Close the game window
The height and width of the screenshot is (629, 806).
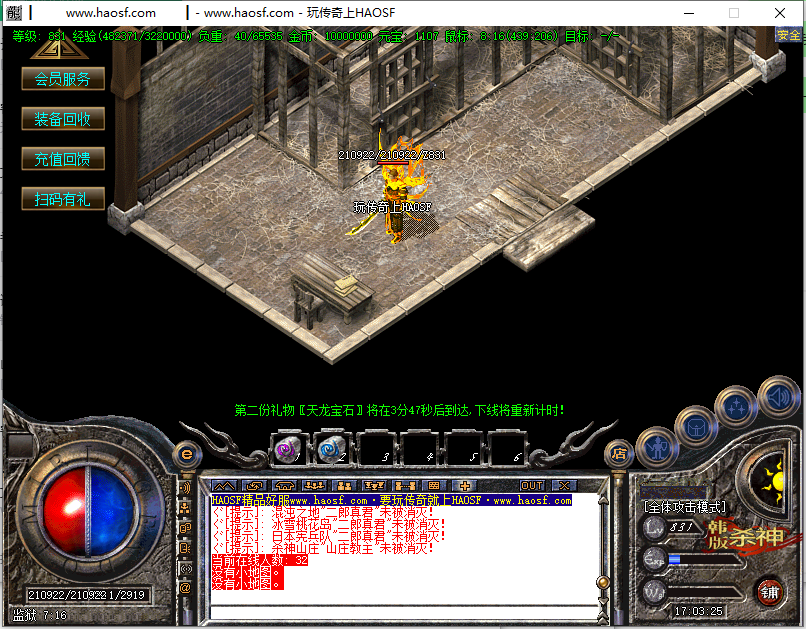tap(780, 13)
